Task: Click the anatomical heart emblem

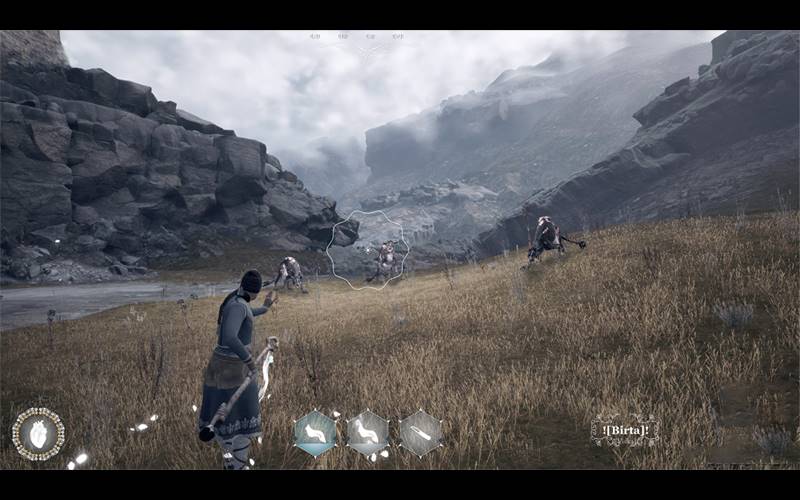Action: 38,434
